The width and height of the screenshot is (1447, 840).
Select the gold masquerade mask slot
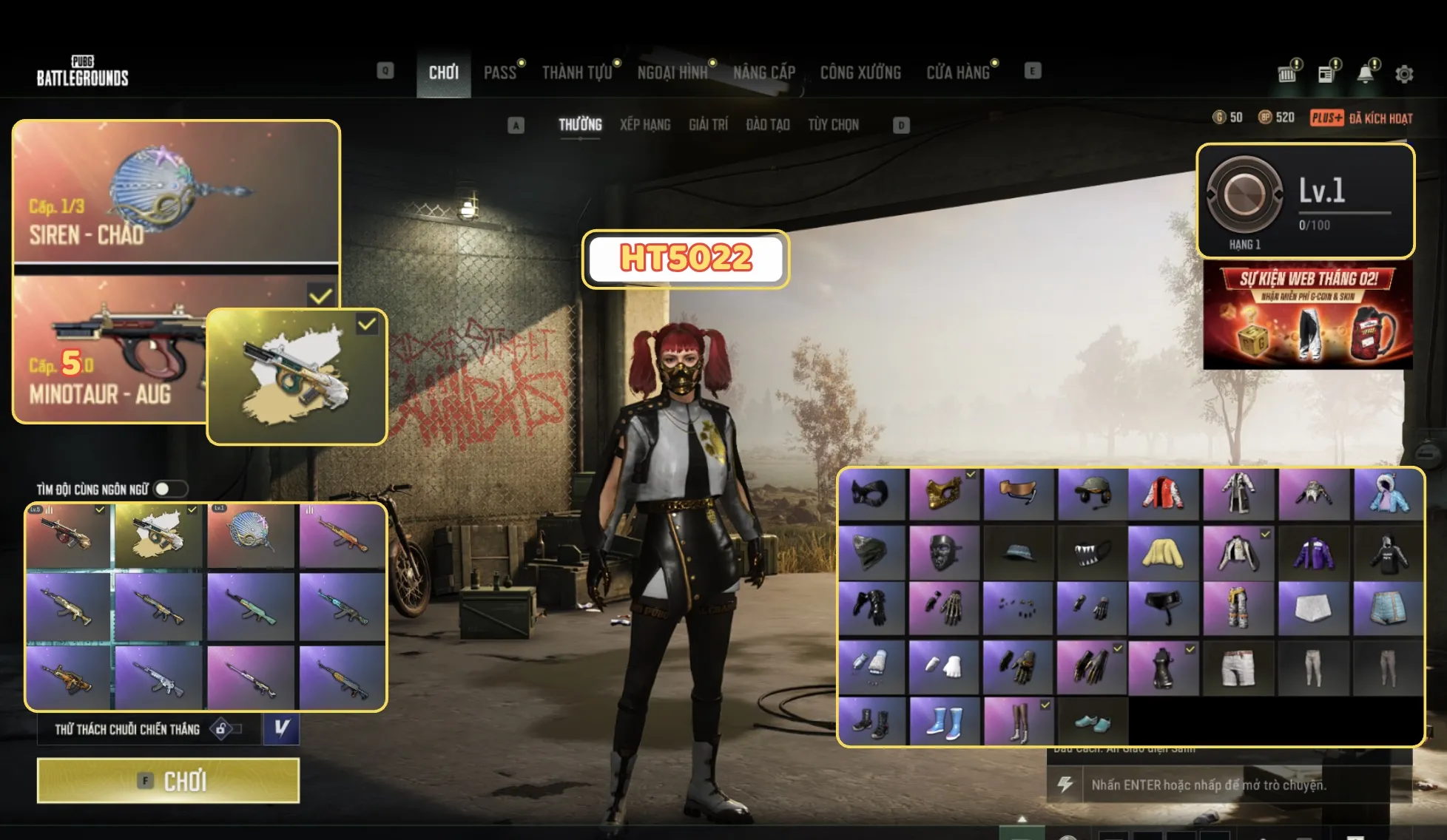[943, 493]
